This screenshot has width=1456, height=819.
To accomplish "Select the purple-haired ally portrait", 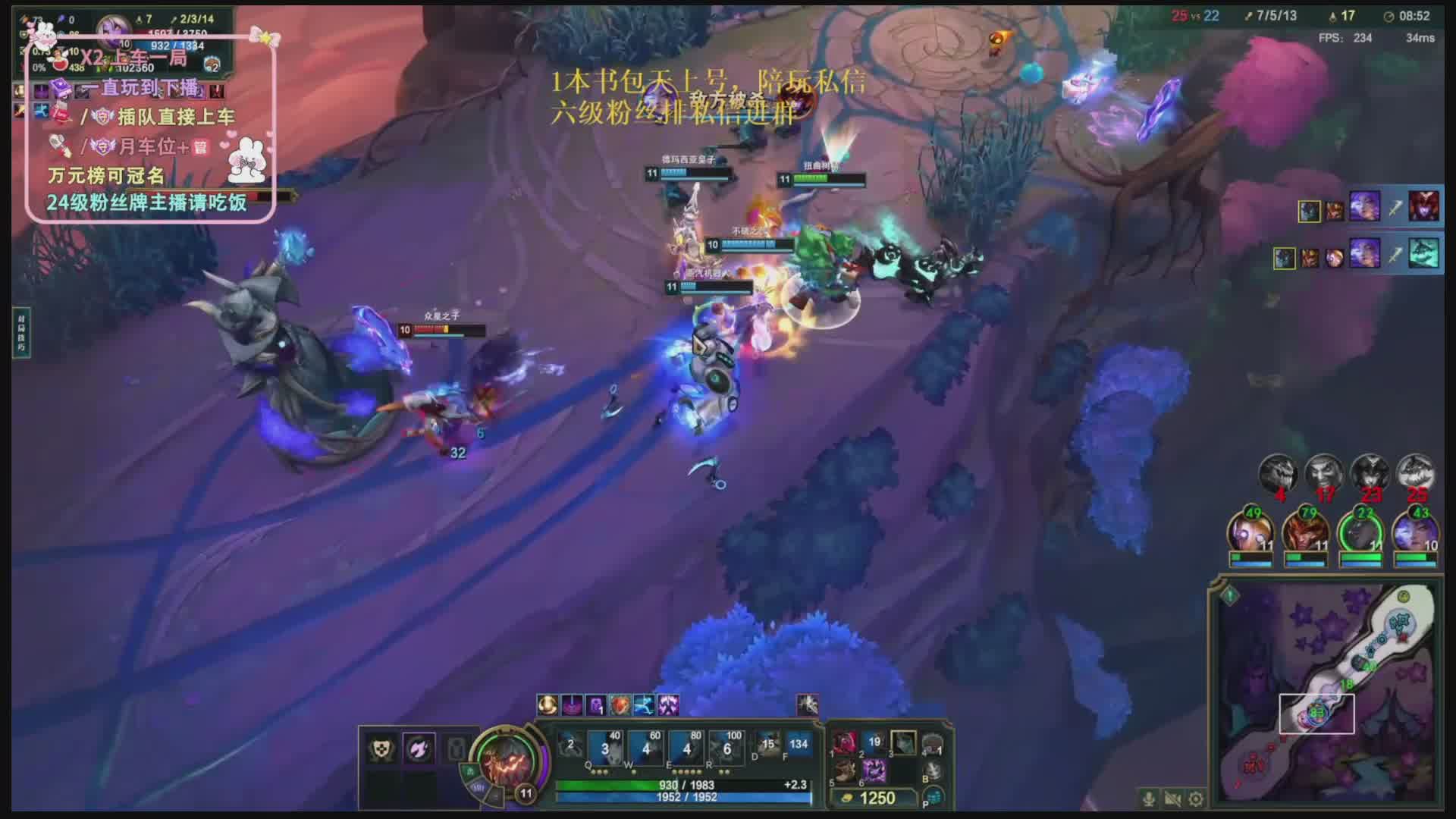I will [x=1415, y=532].
